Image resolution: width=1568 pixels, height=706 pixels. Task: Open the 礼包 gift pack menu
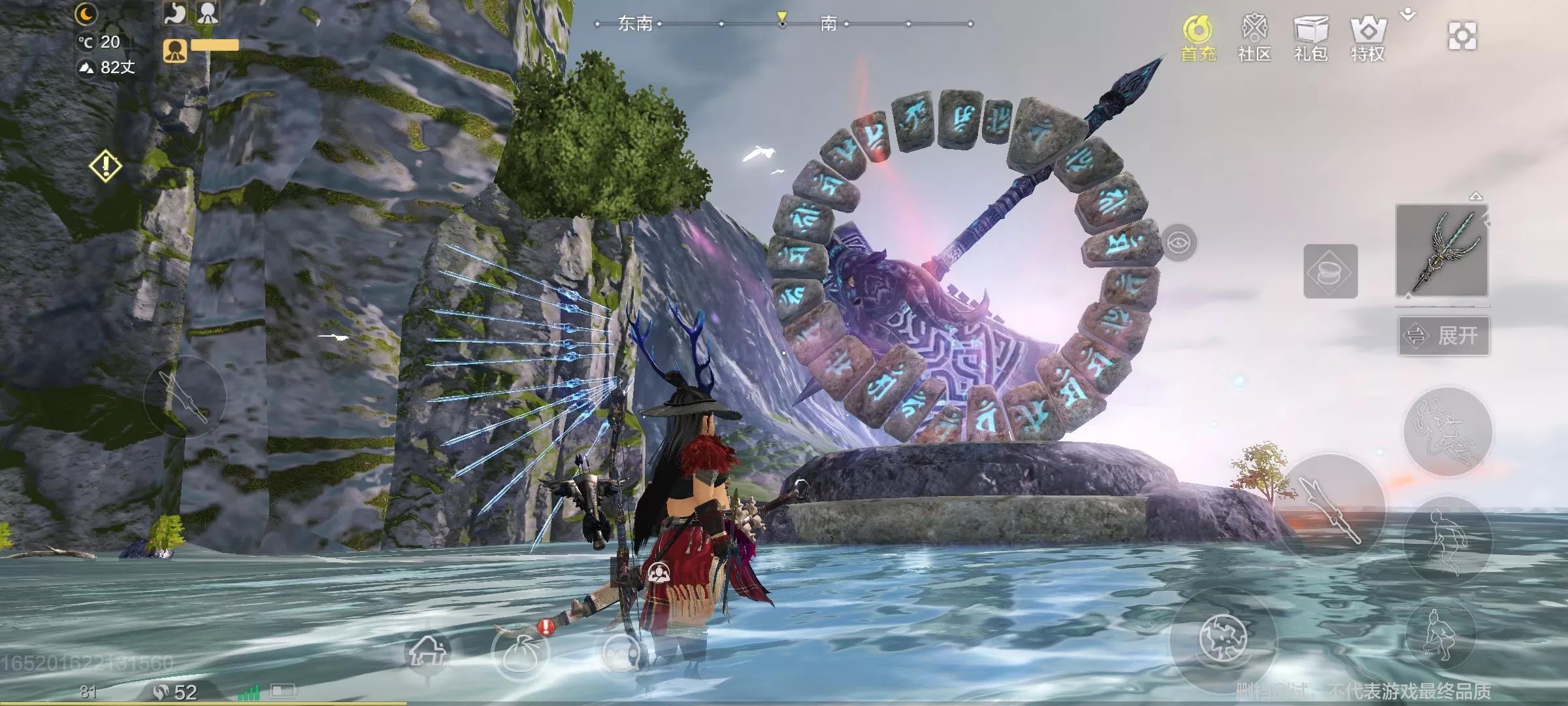pos(1311,38)
